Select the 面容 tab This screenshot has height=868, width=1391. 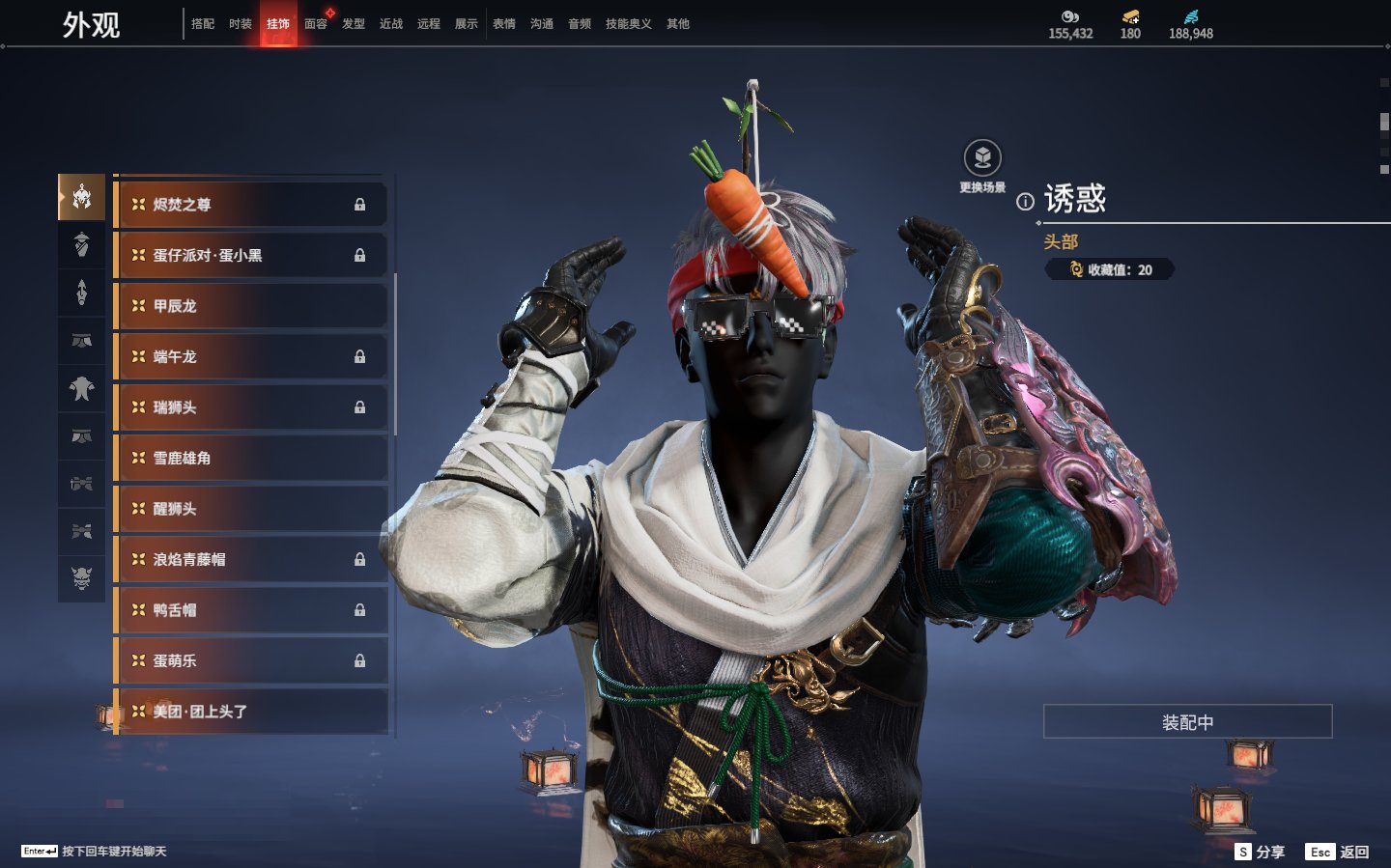coord(316,24)
